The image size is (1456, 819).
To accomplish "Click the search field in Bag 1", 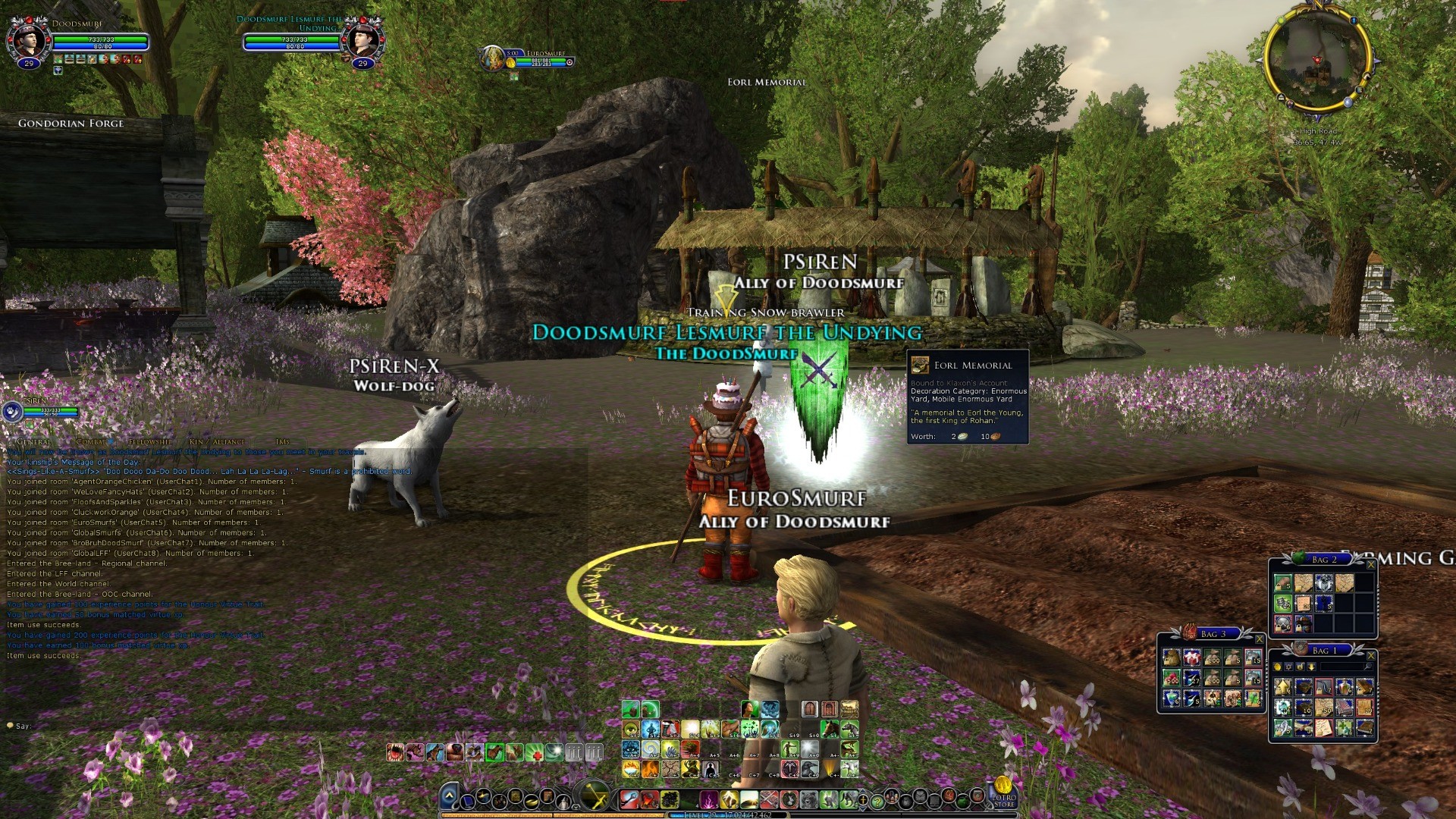I will [x=1342, y=667].
